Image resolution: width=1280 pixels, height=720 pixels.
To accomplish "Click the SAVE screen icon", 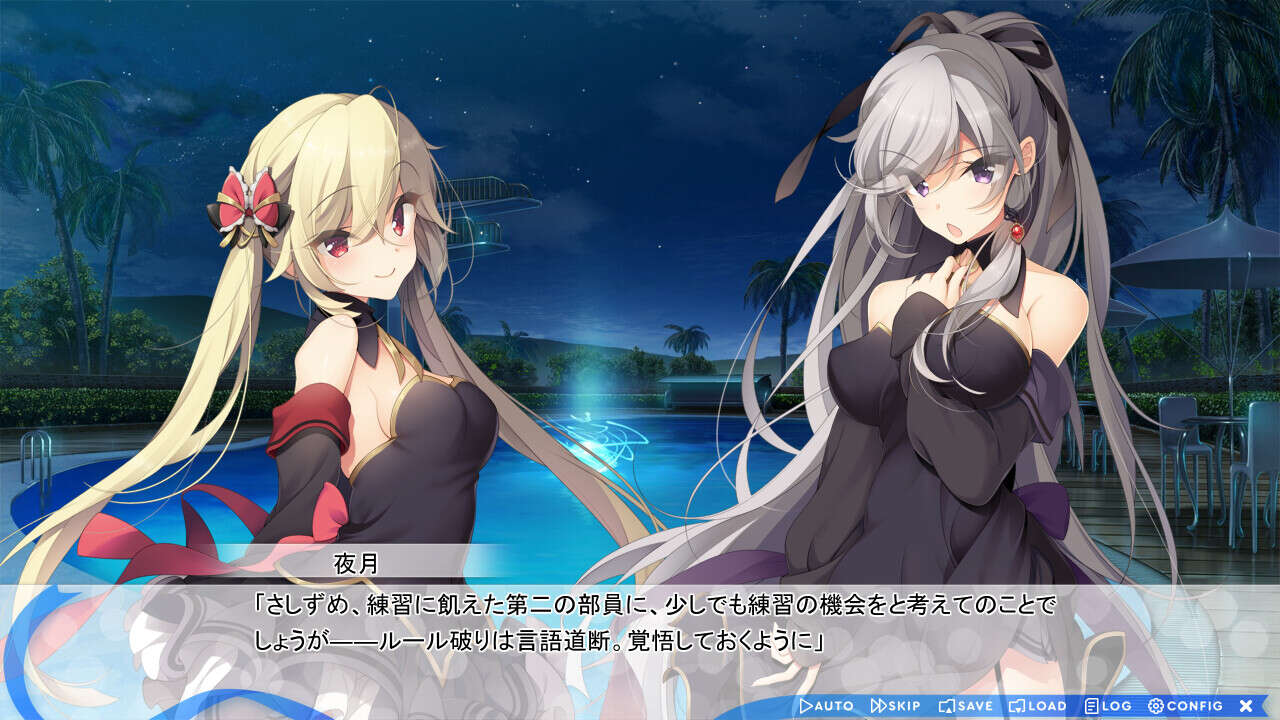I will coord(945,705).
